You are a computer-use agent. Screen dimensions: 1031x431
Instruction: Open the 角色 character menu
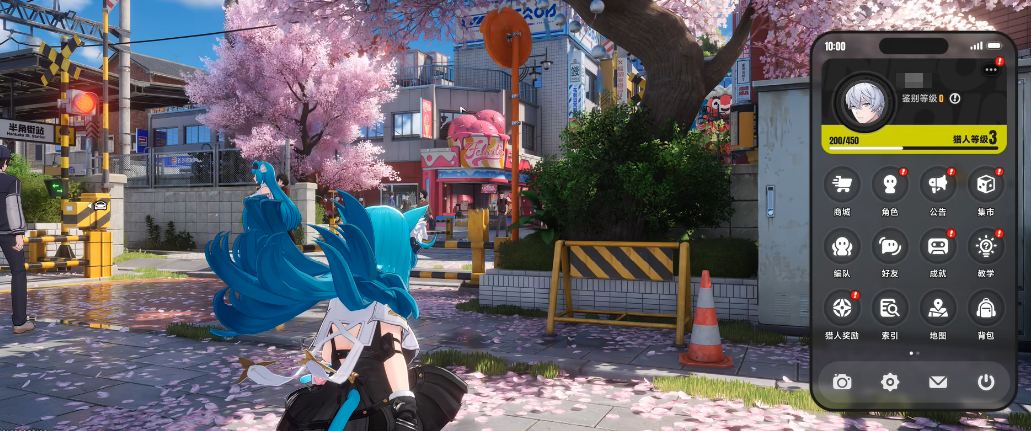889,186
